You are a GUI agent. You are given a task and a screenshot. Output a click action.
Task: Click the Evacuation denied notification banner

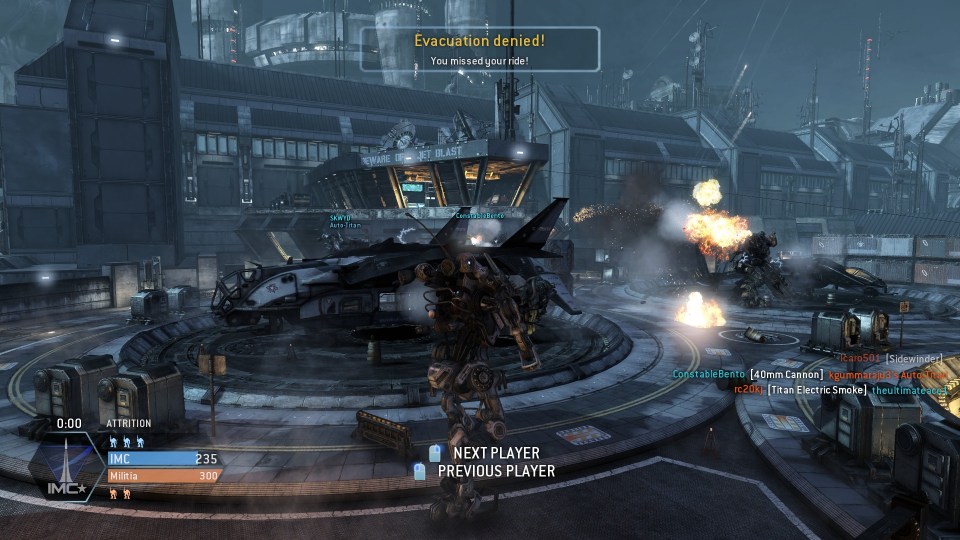click(x=480, y=49)
